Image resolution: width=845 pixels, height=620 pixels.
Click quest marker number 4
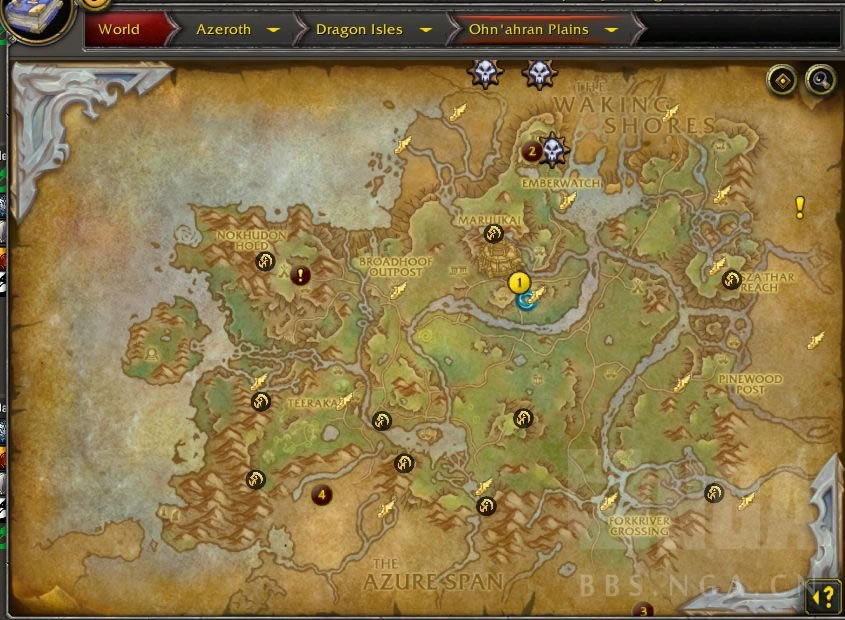321,494
